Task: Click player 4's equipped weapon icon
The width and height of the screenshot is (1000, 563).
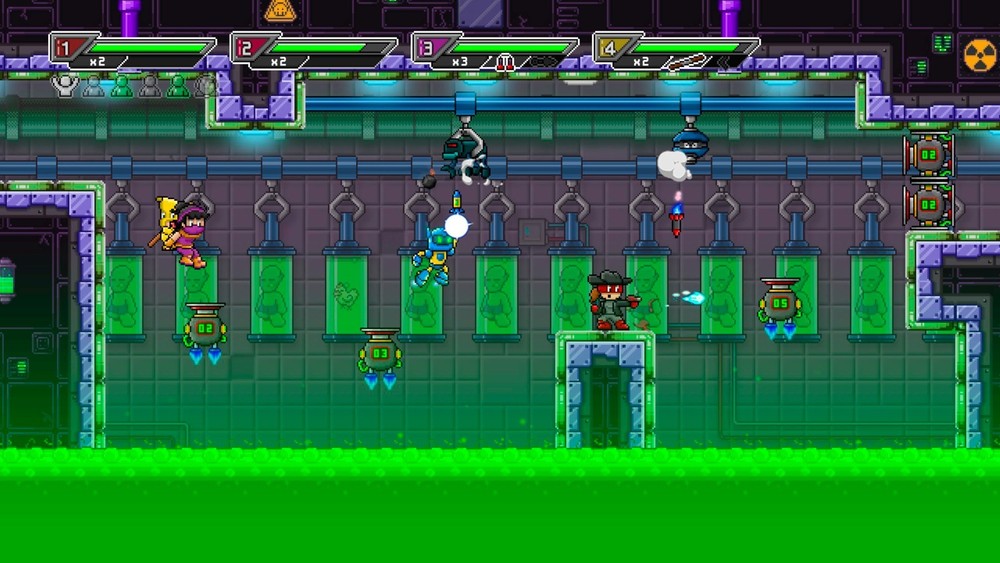Action: tap(685, 62)
